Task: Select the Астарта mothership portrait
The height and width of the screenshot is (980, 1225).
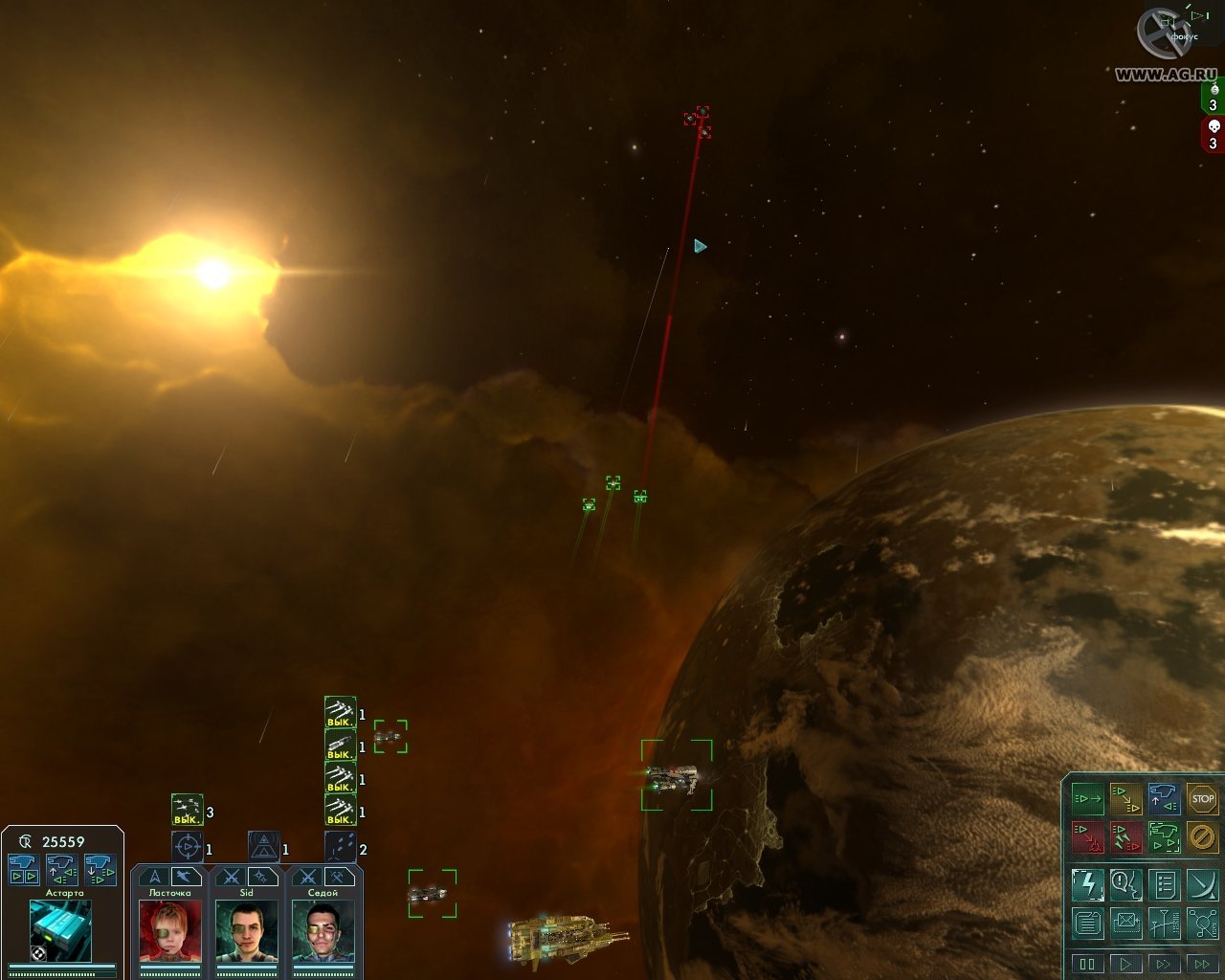Action: click(x=60, y=929)
